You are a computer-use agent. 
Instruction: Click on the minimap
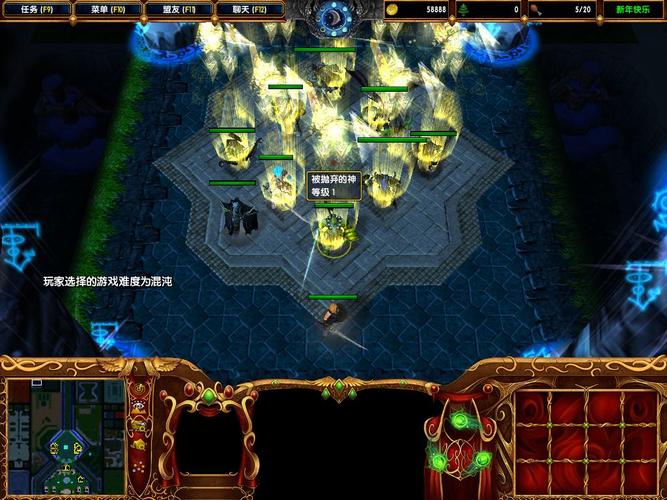click(66, 437)
